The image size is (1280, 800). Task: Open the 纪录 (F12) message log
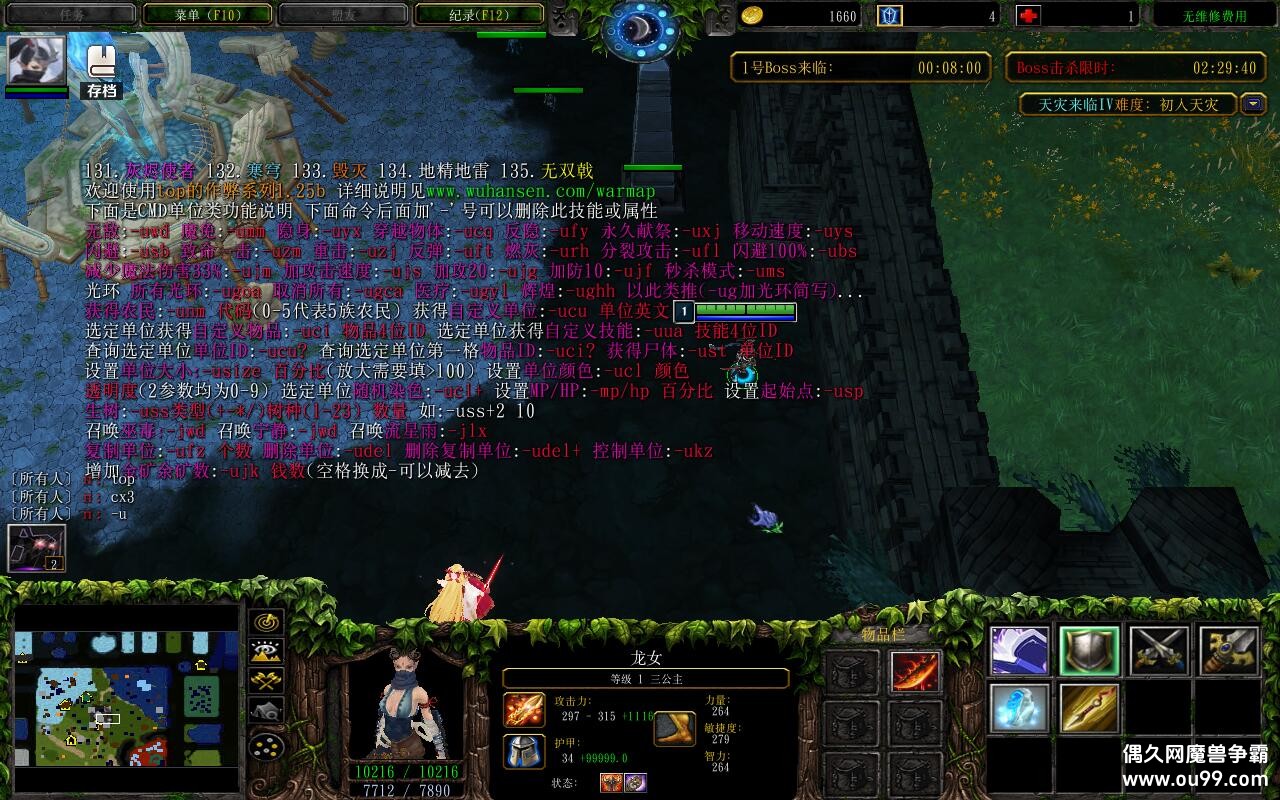pos(478,15)
